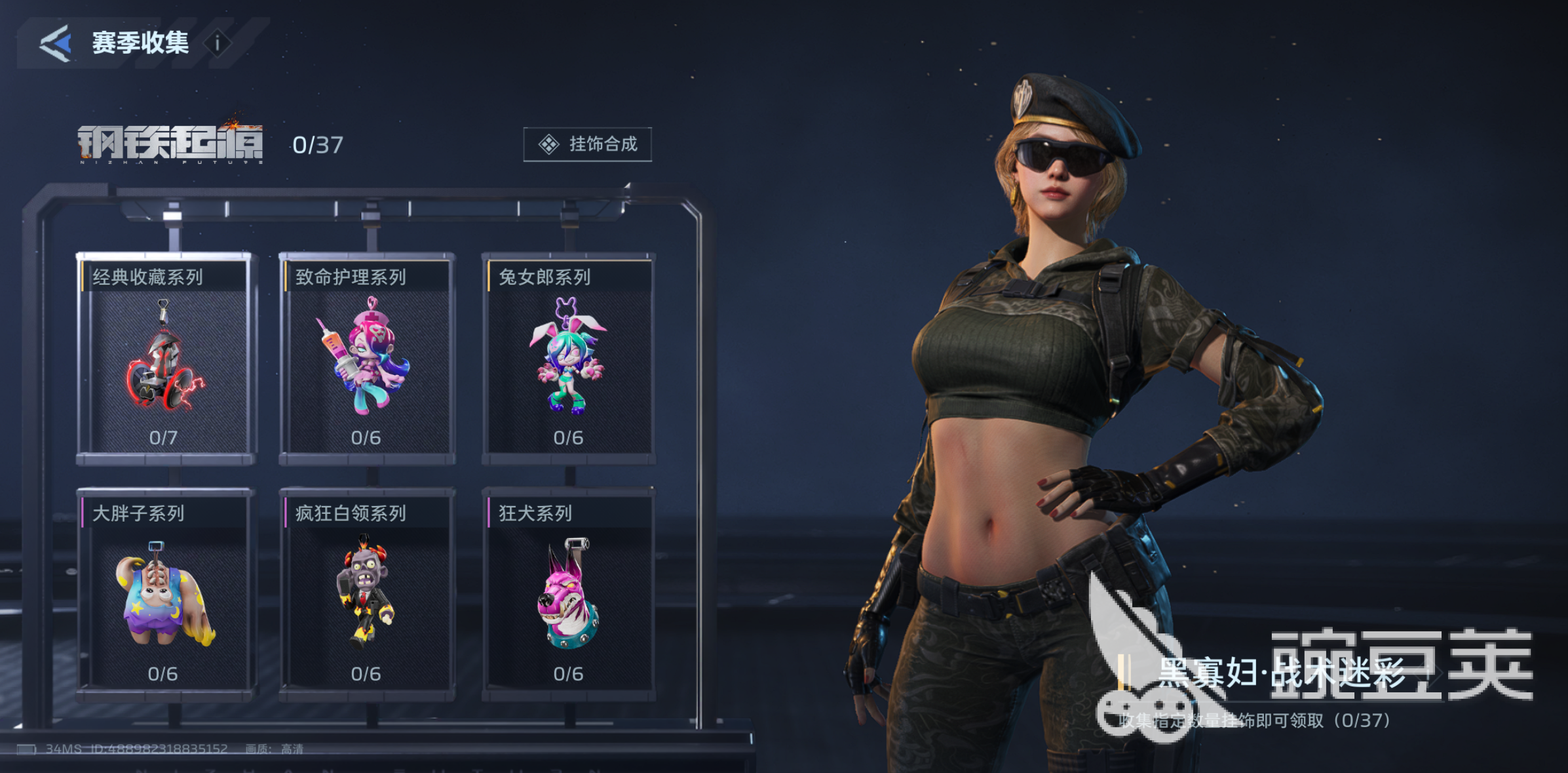Show the 黑寡妇·战术迷彩 reward details
The width and height of the screenshot is (1568, 773).
1281,673
